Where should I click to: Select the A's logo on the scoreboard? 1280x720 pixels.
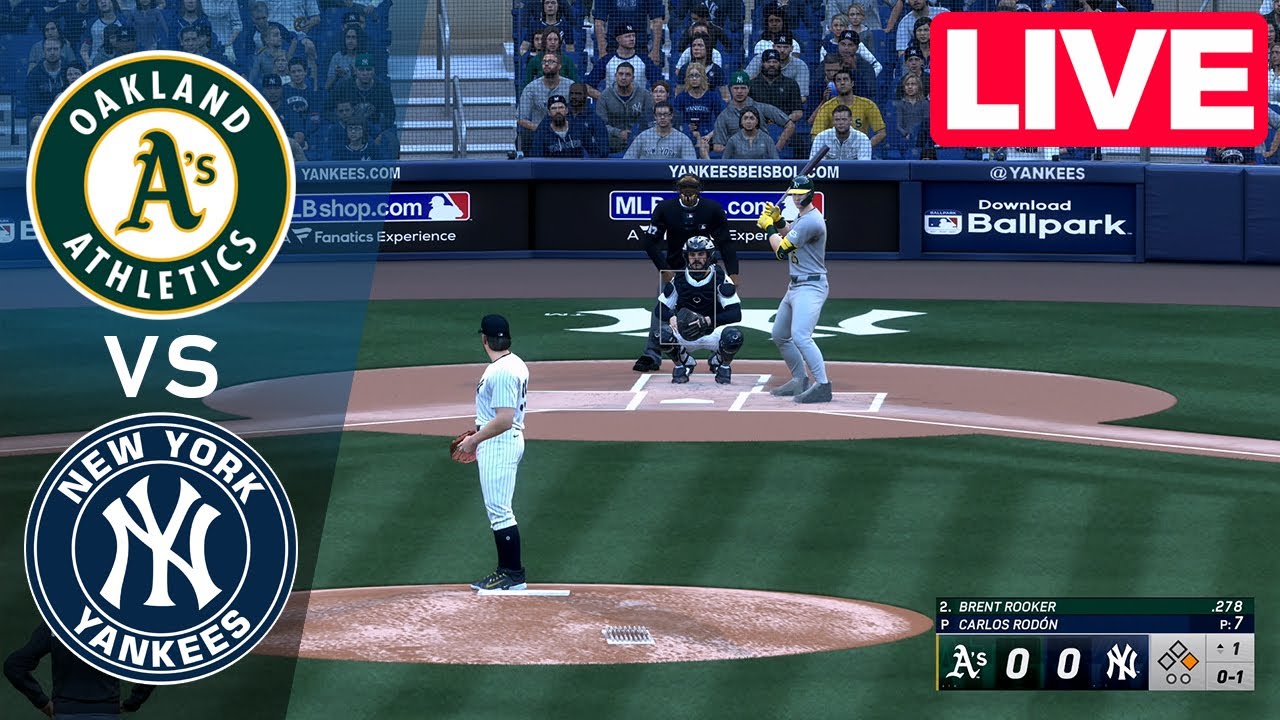(967, 663)
